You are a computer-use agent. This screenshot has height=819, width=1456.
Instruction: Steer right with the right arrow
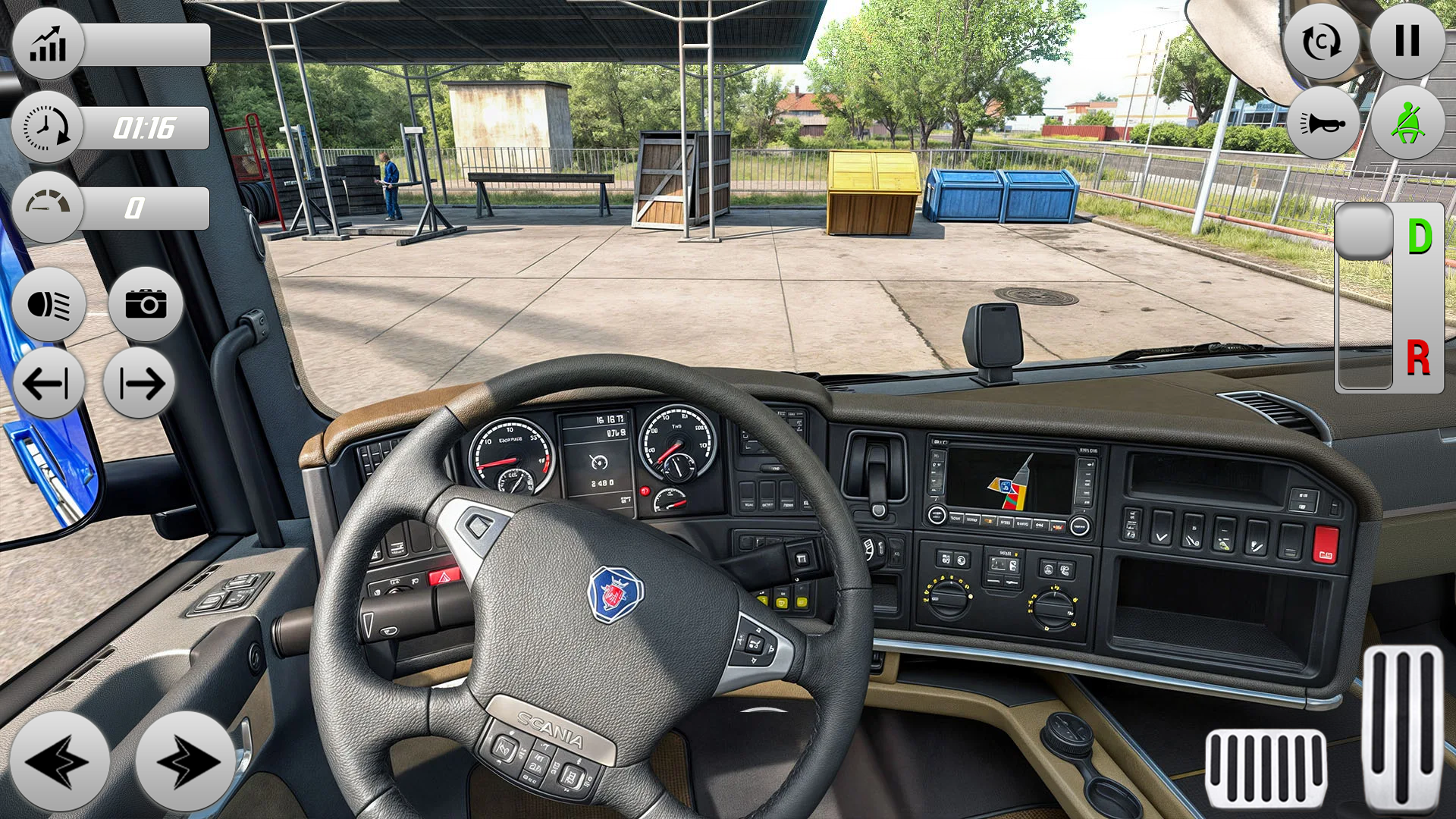tap(185, 761)
